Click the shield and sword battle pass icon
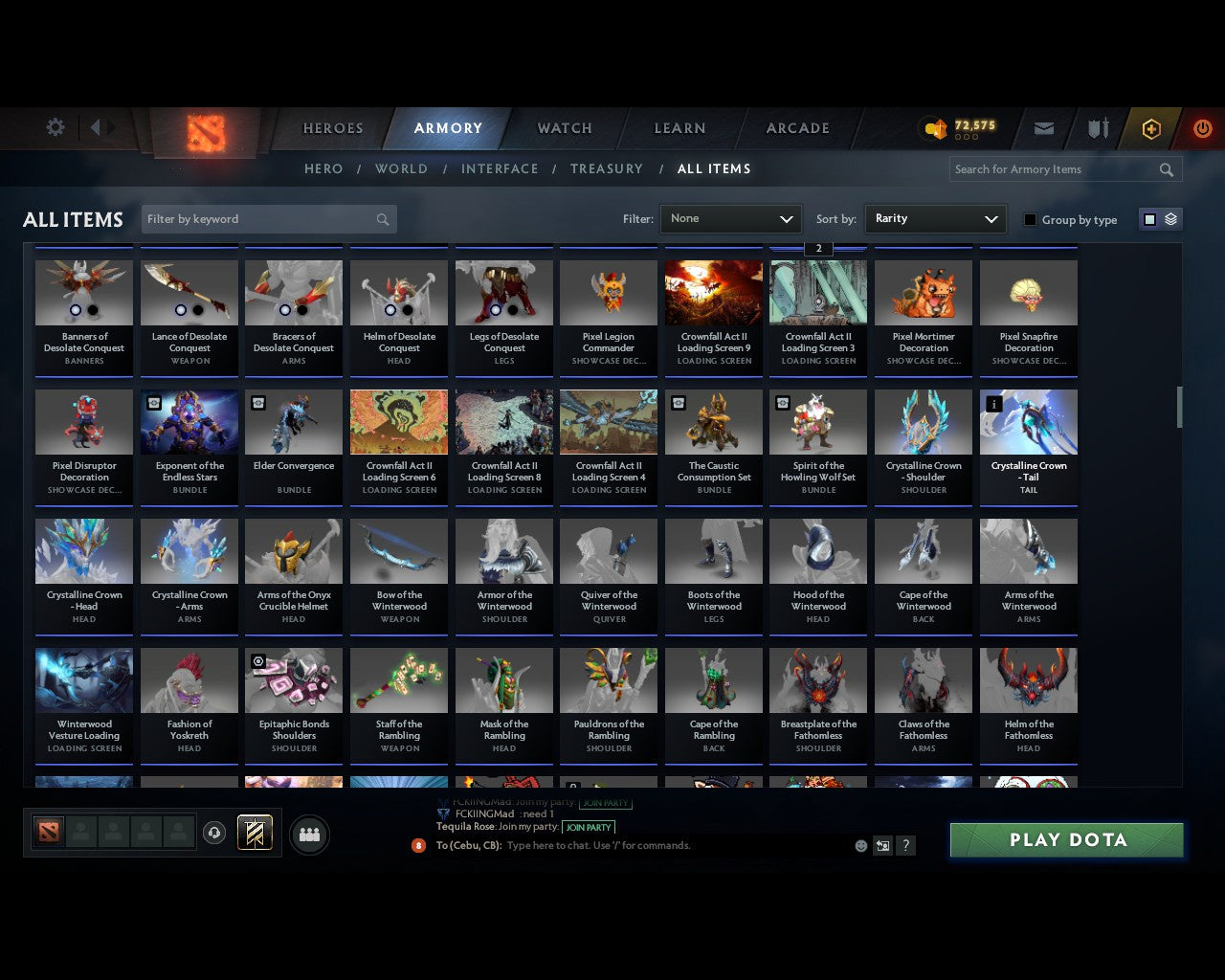1225x980 pixels. [1097, 127]
